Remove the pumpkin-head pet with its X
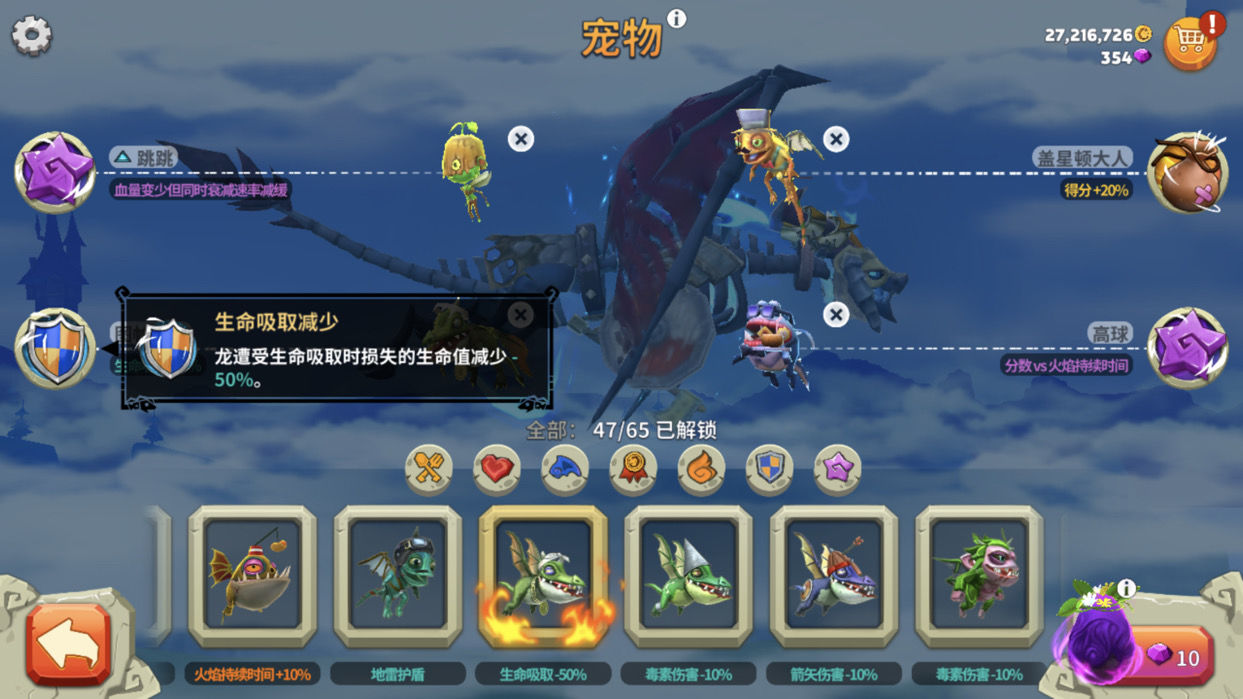 pos(520,139)
